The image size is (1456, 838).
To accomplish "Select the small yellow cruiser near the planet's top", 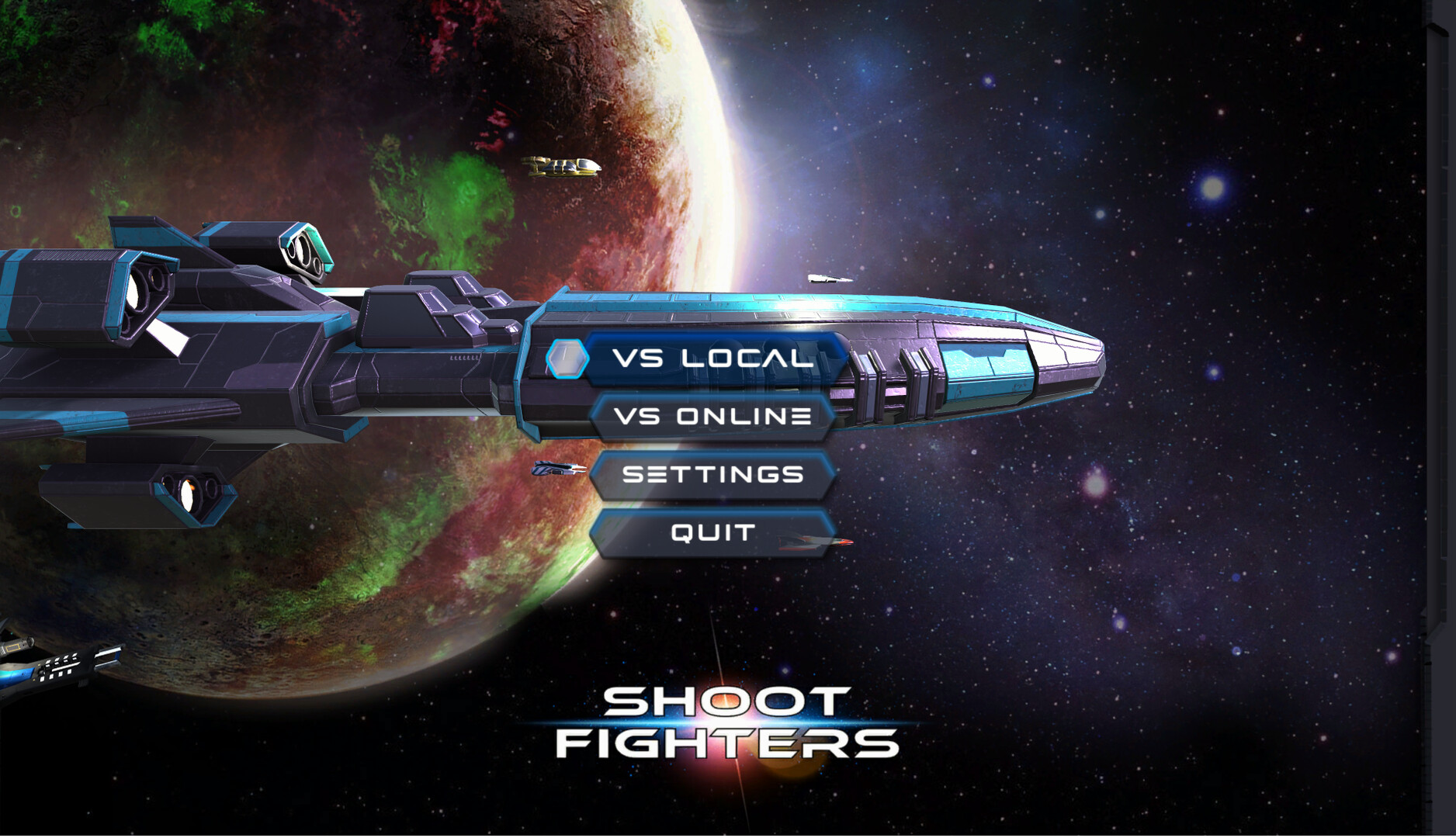I will pos(562,166).
